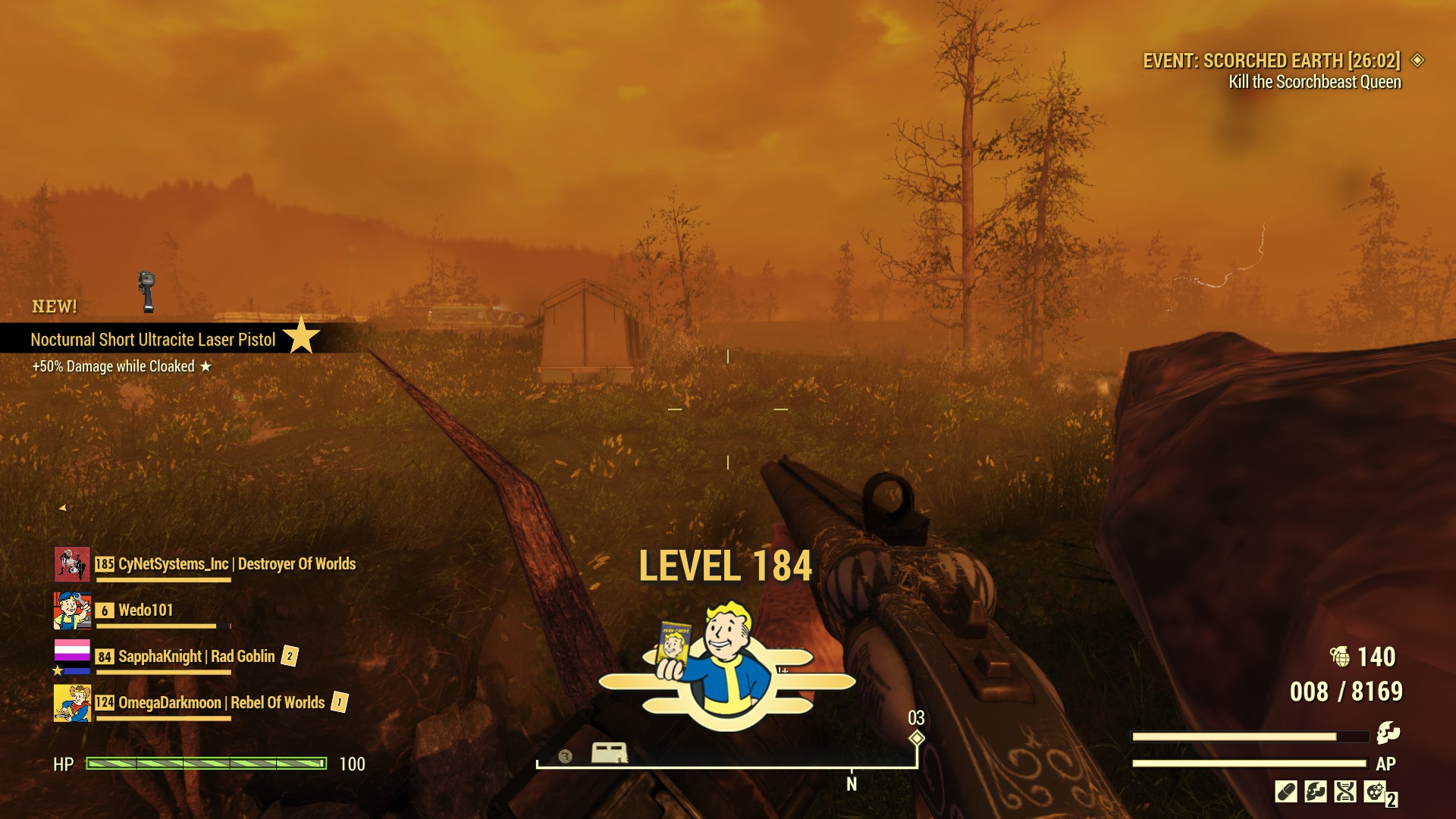Select the diamond quest marker on the compass

click(x=917, y=738)
